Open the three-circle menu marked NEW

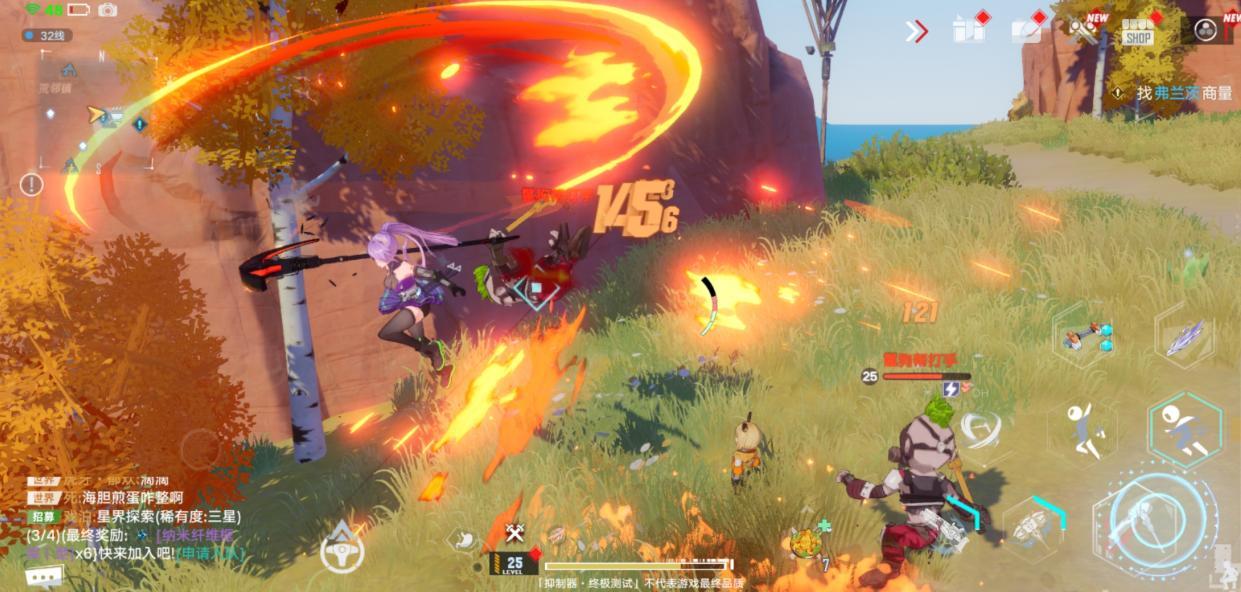[1208, 30]
